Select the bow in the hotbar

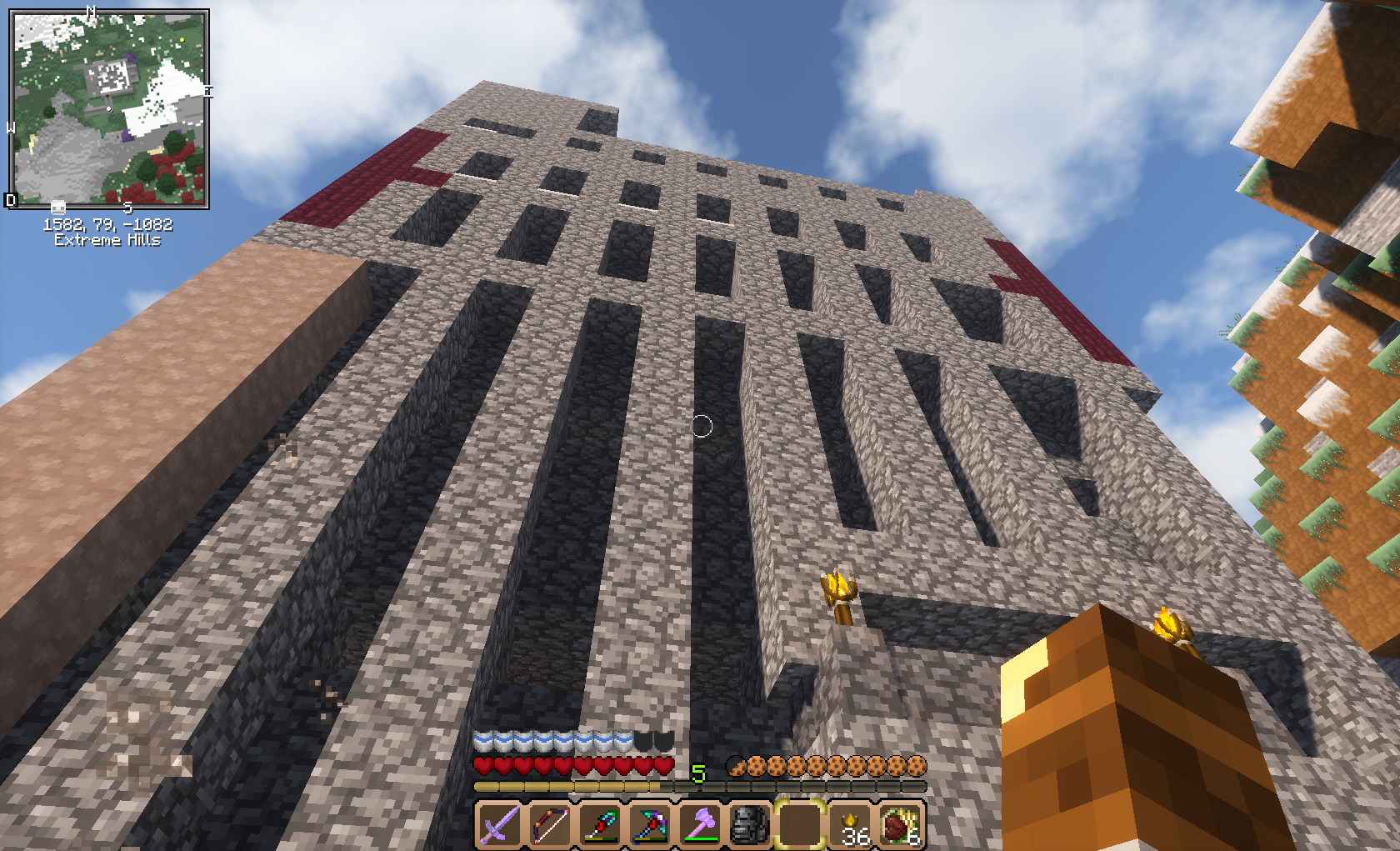pos(549,824)
